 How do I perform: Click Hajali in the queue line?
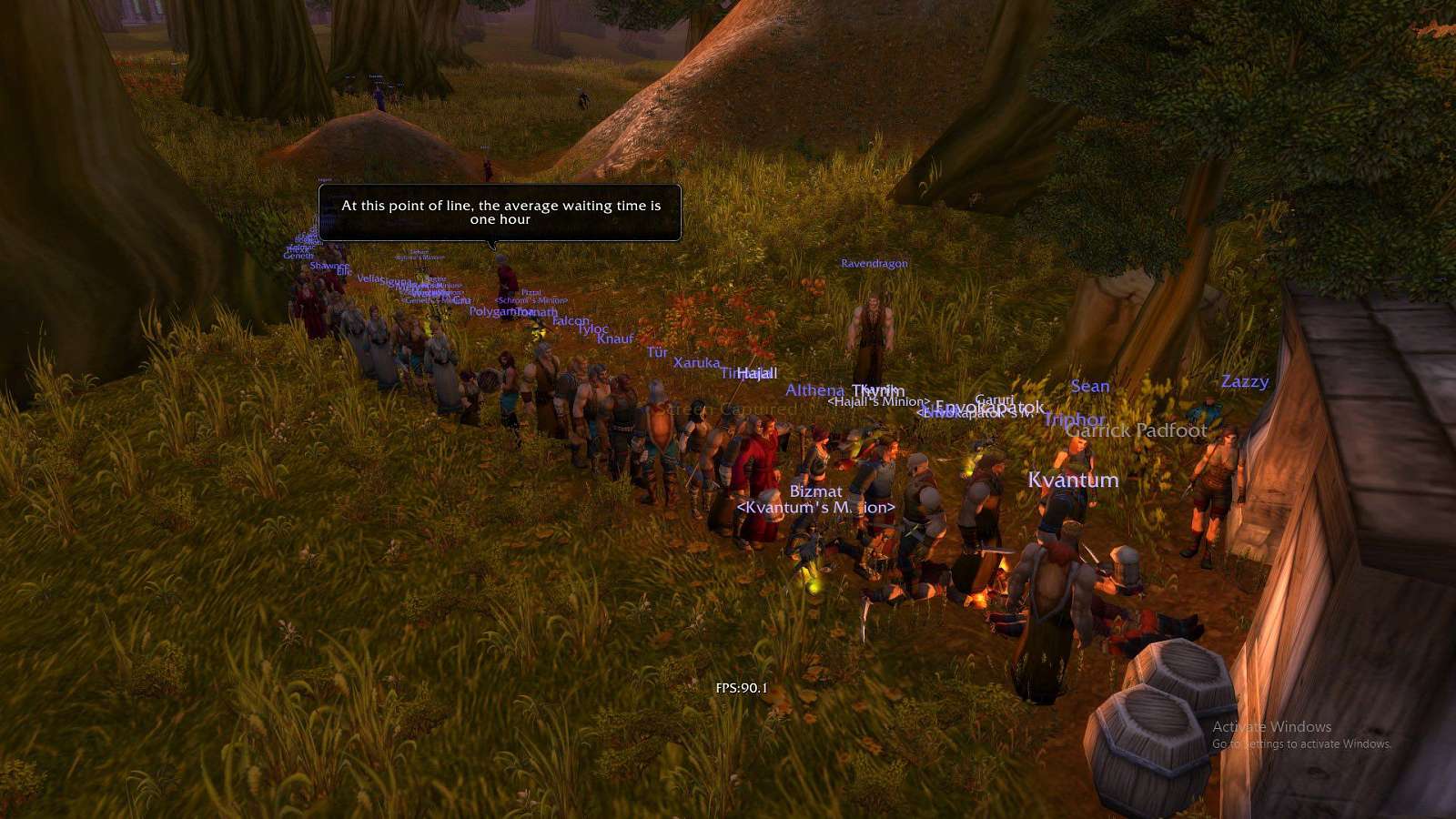click(x=756, y=373)
